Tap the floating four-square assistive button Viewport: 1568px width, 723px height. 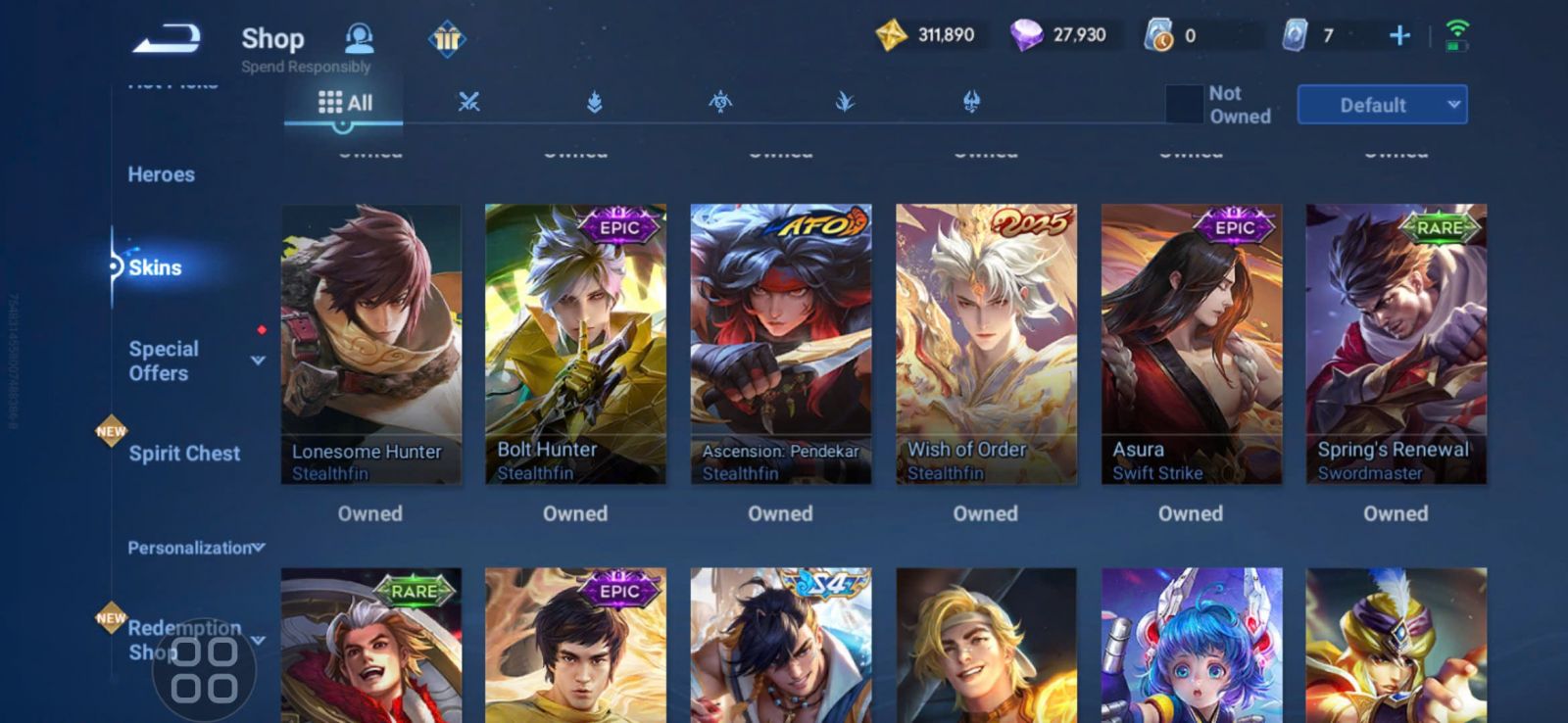[204, 670]
